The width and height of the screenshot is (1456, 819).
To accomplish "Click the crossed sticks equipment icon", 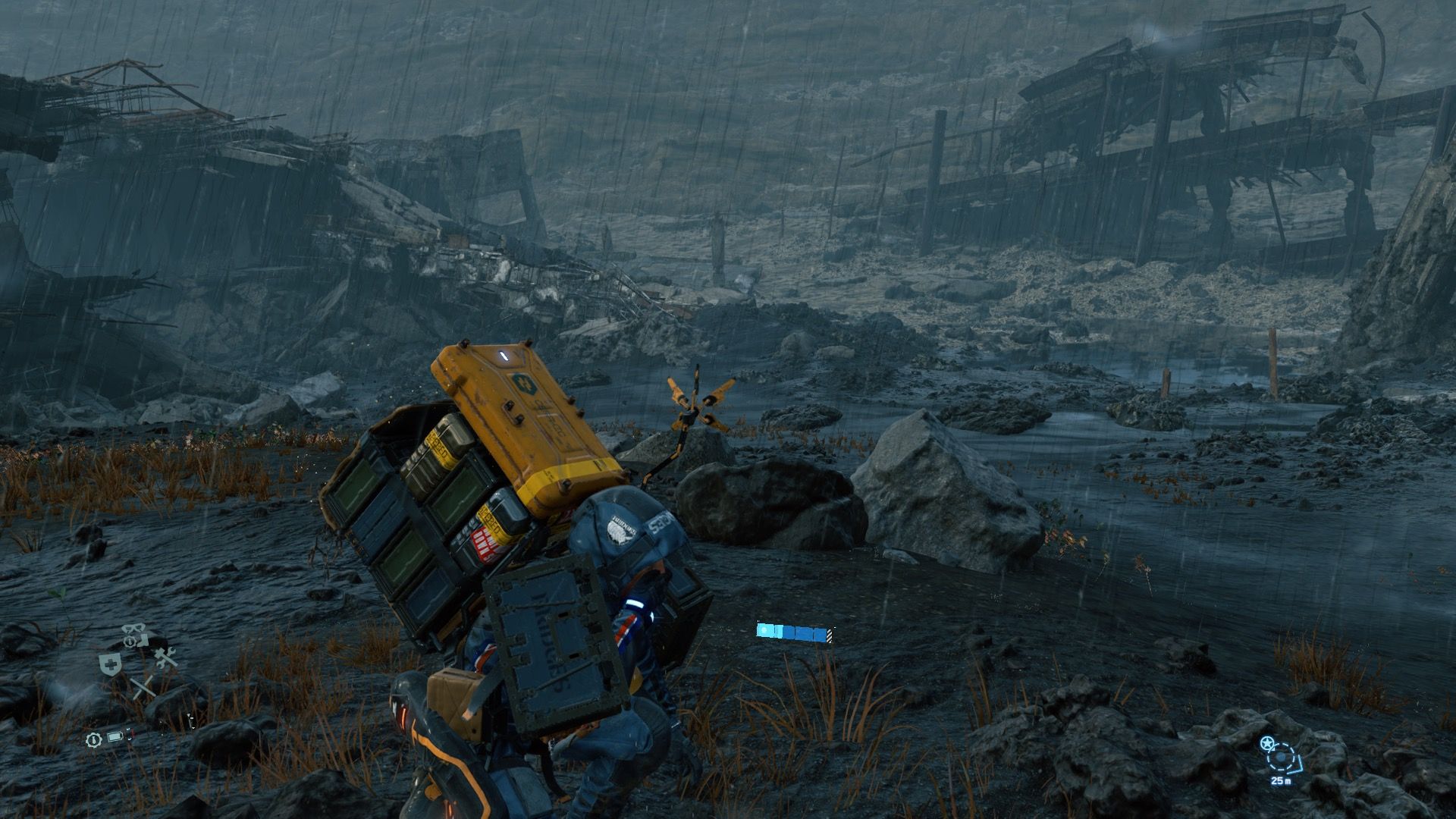I will pos(143,687).
